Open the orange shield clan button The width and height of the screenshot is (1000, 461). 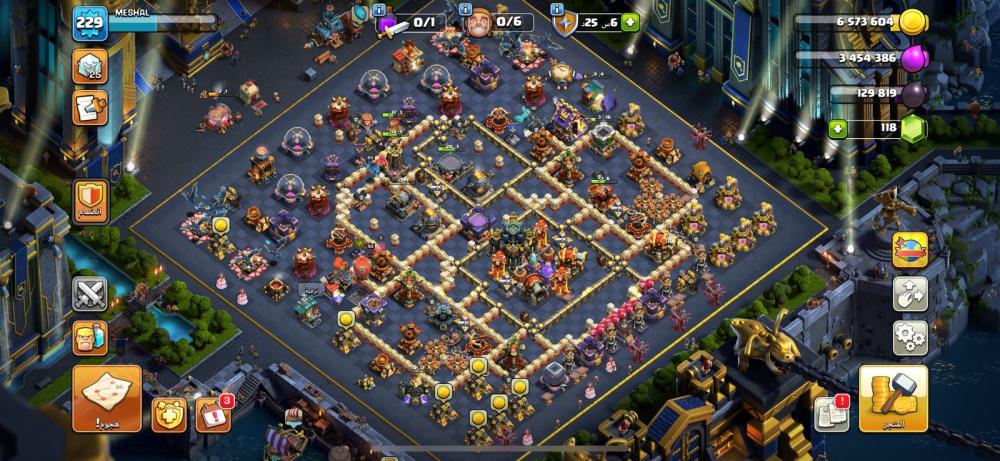click(89, 199)
